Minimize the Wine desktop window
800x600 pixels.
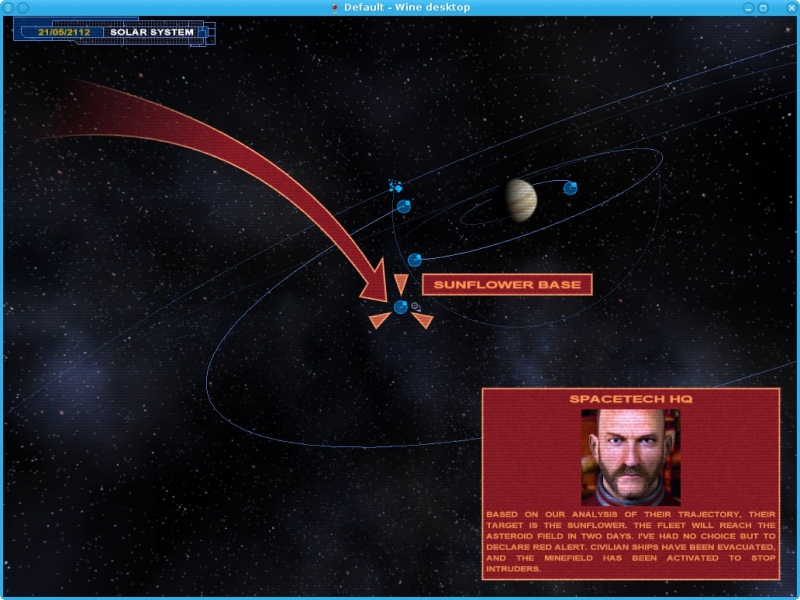click(x=748, y=7)
